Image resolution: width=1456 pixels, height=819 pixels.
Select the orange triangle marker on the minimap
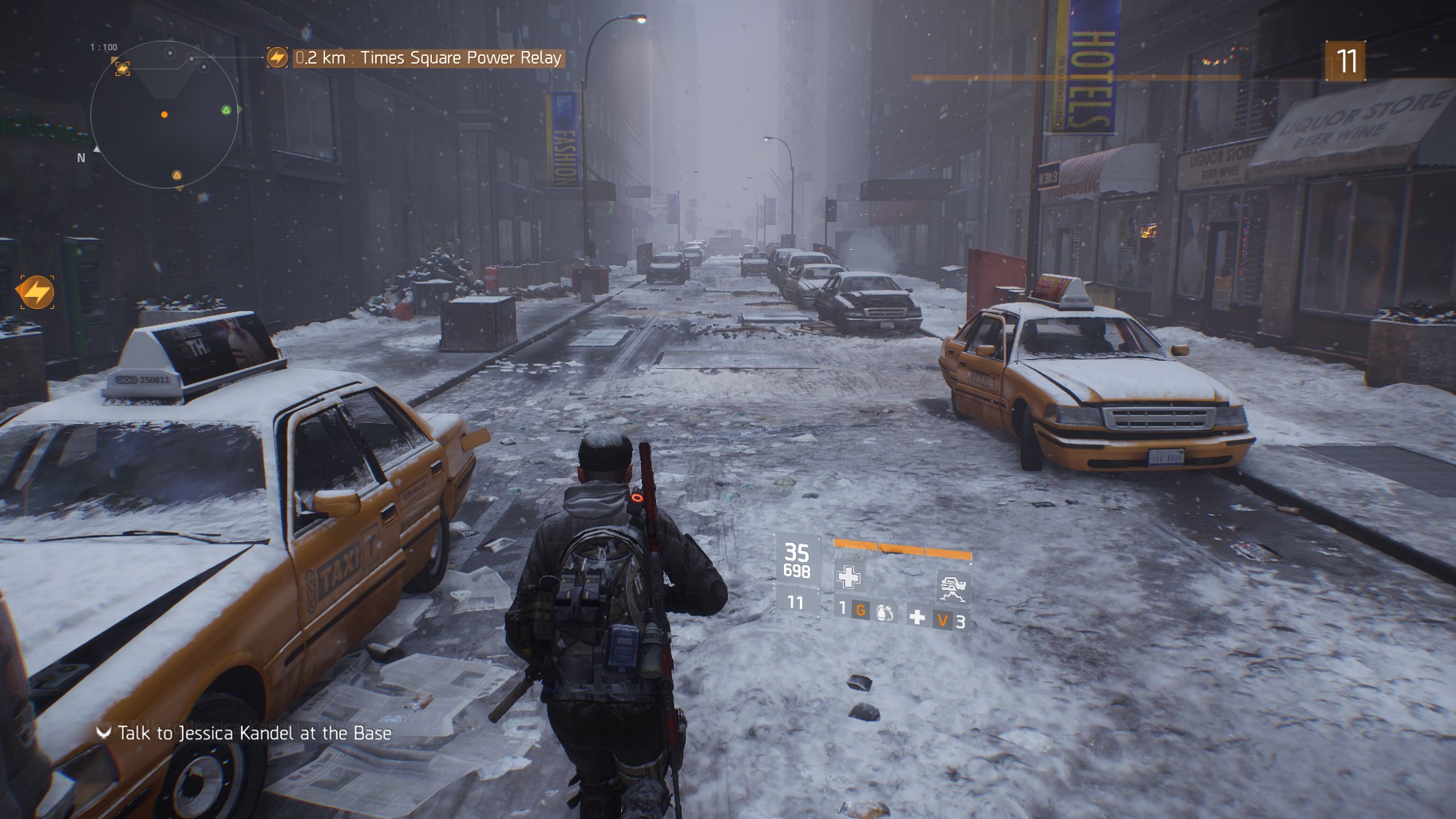[176, 175]
